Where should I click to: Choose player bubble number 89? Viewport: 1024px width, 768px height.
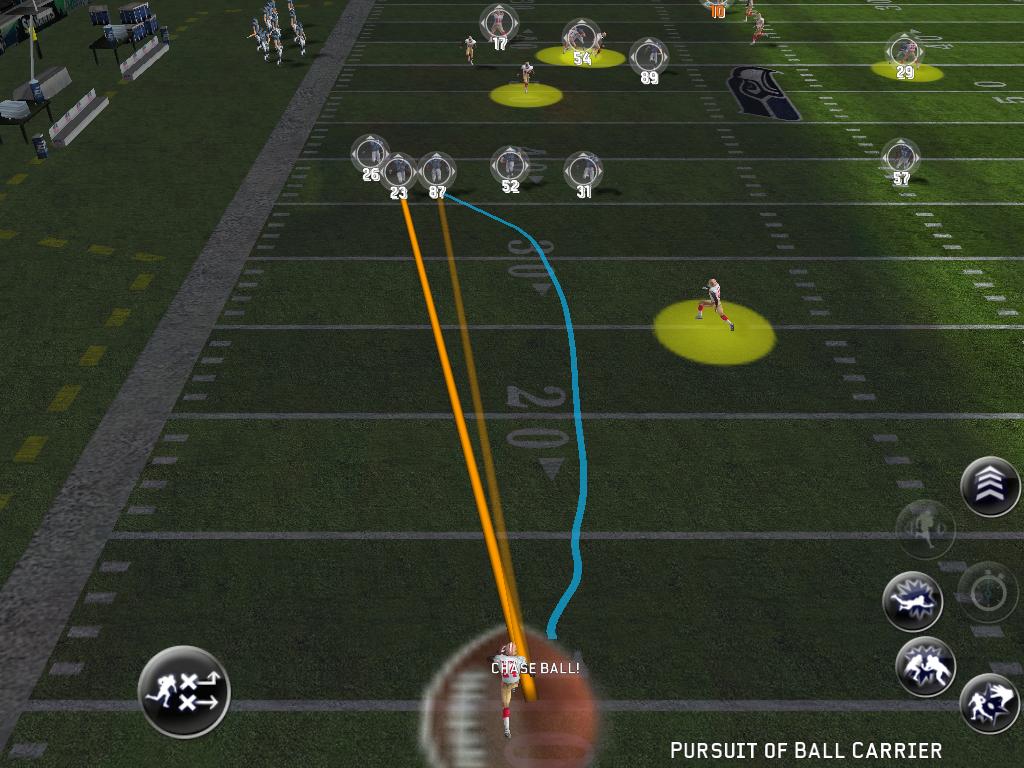point(649,56)
